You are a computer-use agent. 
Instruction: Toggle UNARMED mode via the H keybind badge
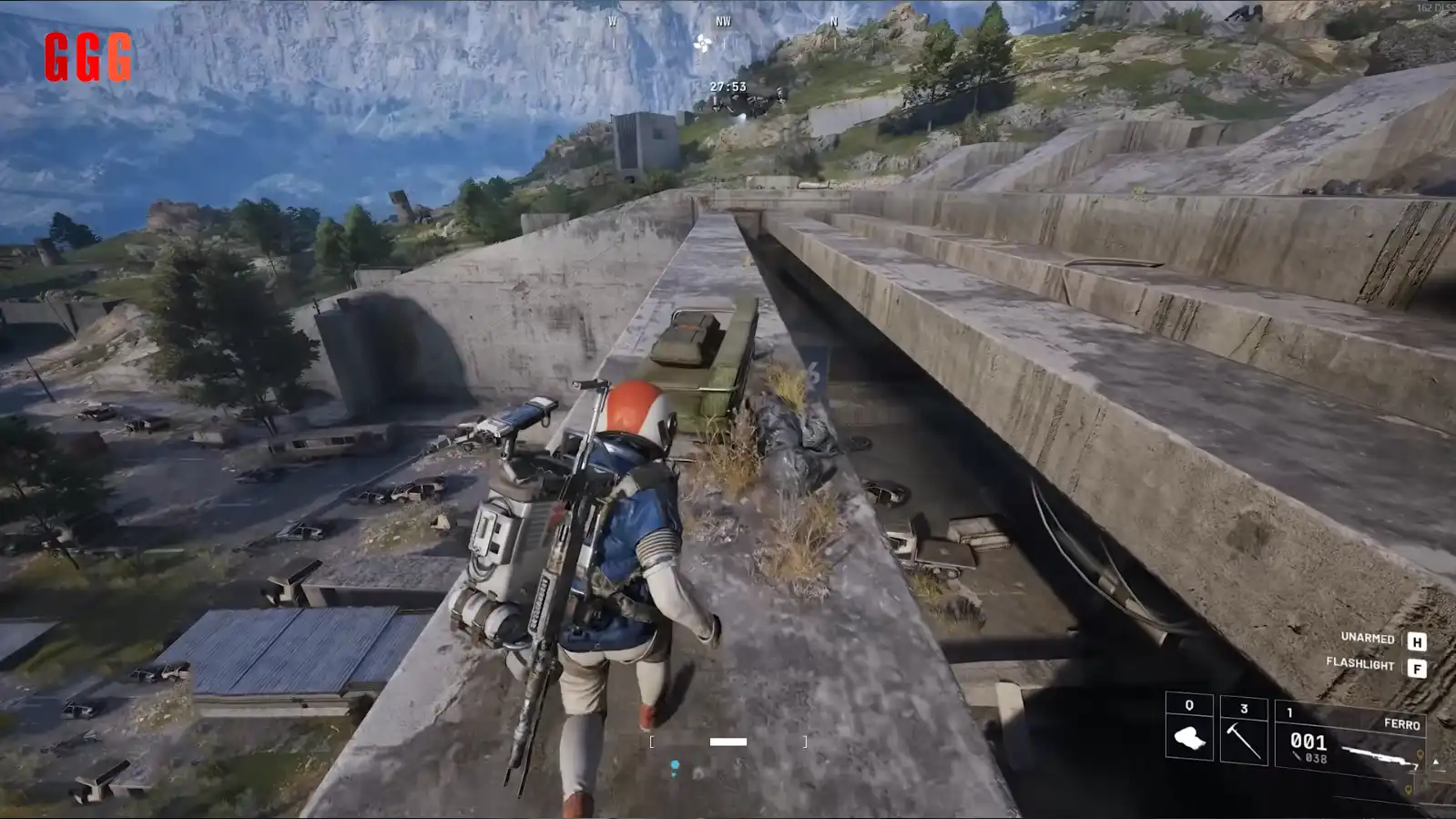(1418, 641)
